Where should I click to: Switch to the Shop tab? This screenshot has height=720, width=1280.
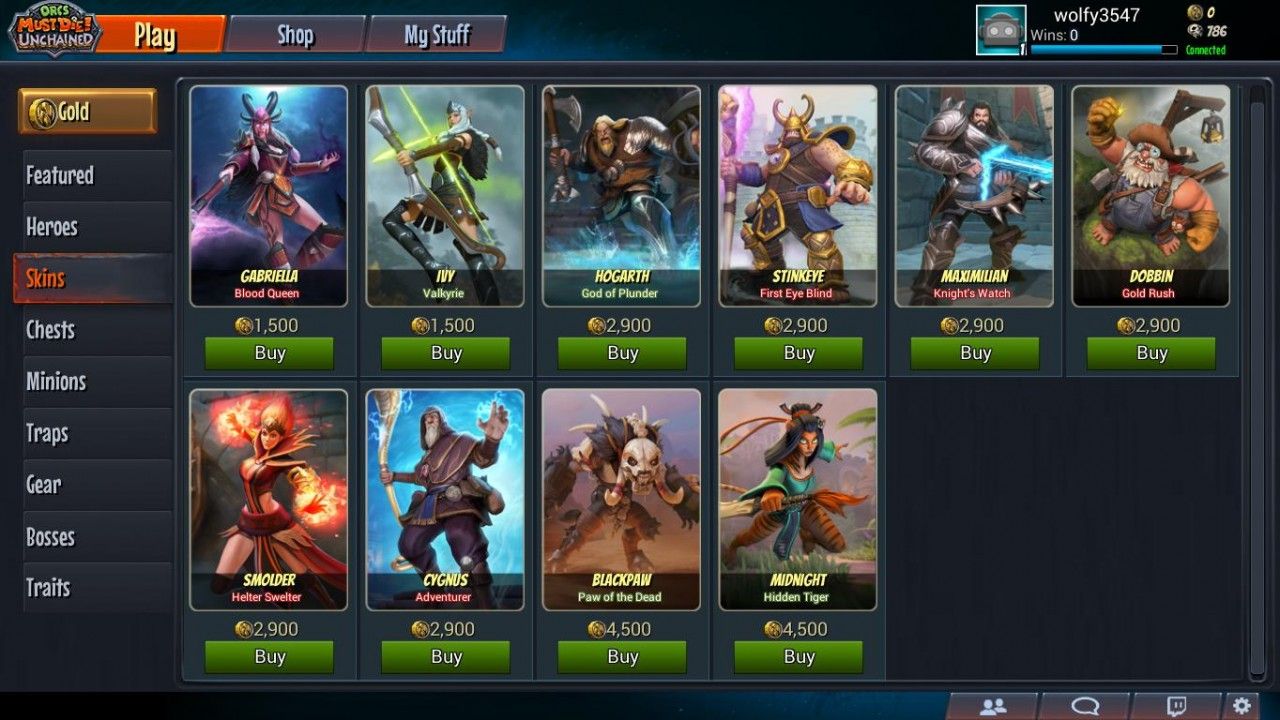(x=294, y=34)
